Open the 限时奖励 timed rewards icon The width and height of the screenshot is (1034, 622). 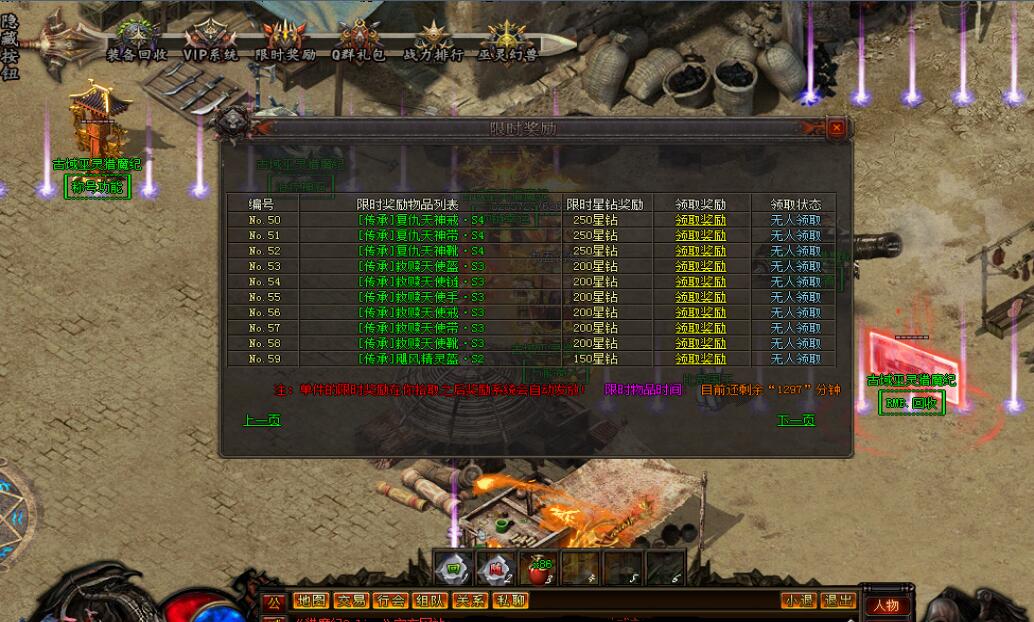tap(285, 43)
